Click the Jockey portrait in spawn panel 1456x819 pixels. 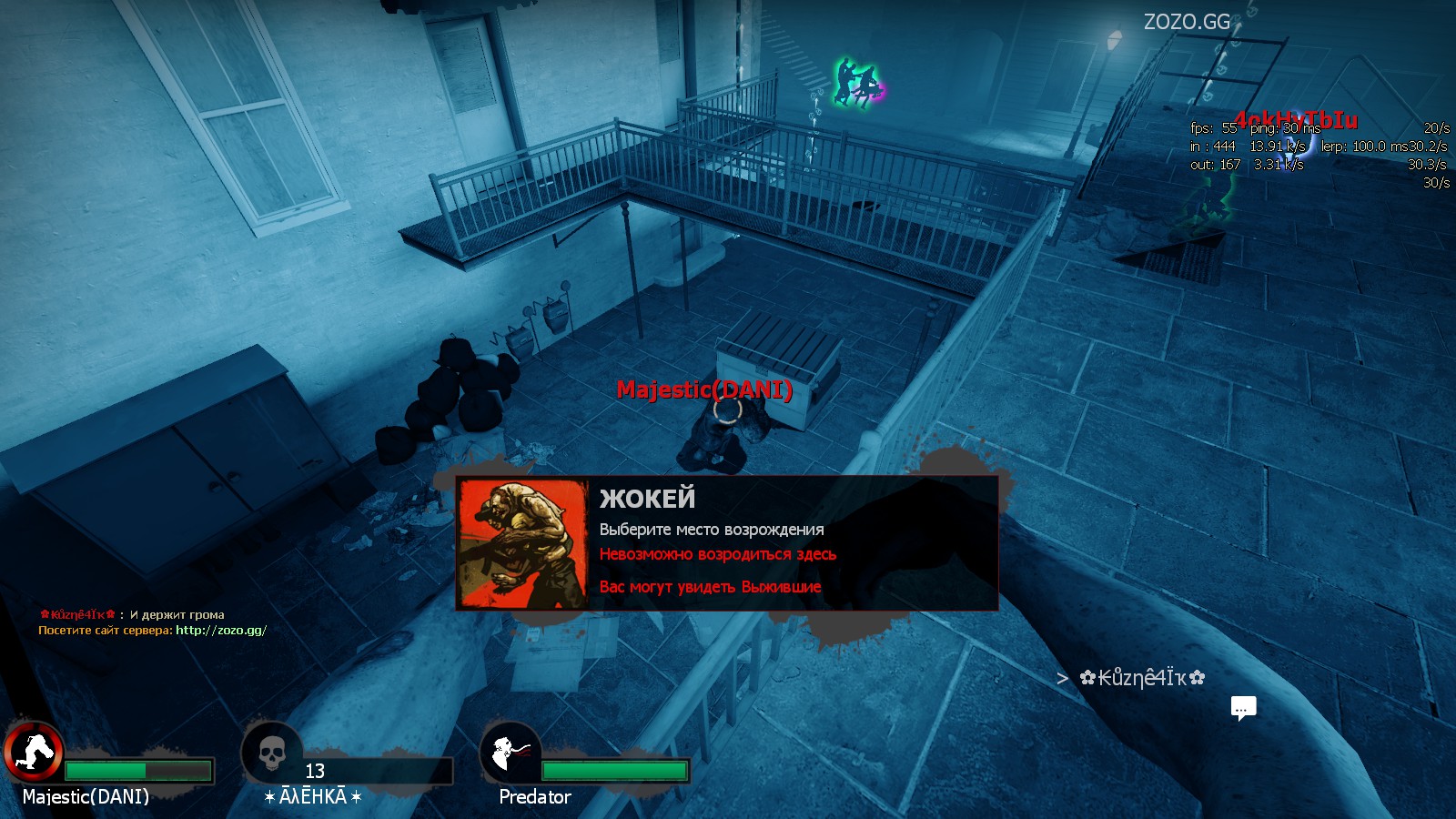point(523,544)
